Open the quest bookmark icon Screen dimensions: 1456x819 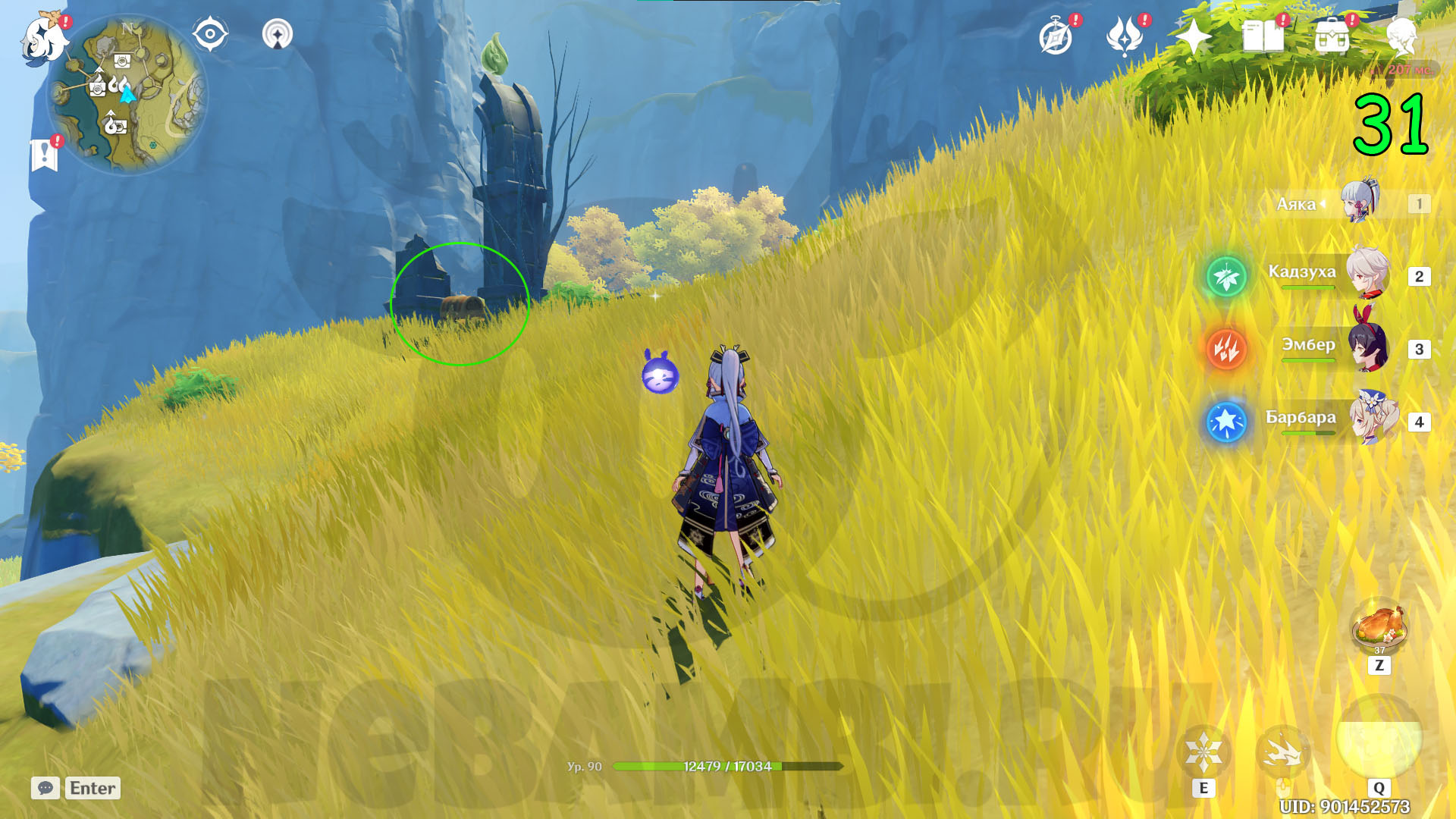pos(45,155)
